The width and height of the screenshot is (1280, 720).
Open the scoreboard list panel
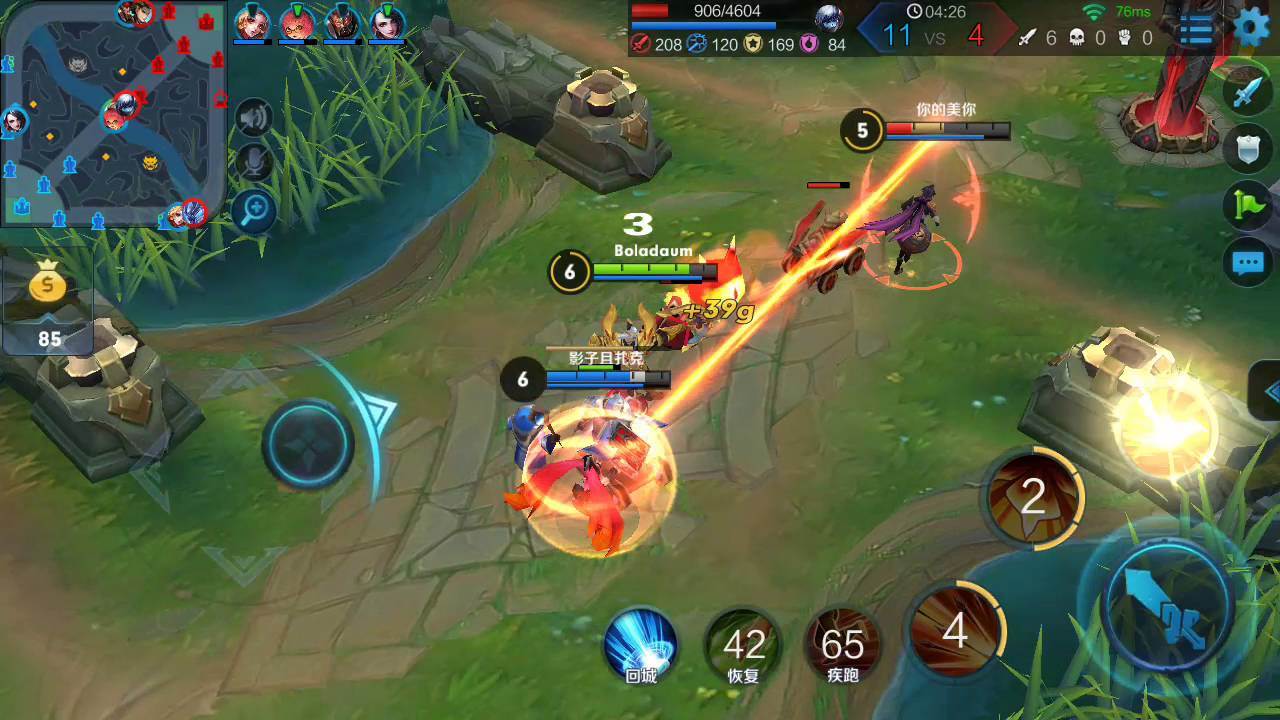1196,29
